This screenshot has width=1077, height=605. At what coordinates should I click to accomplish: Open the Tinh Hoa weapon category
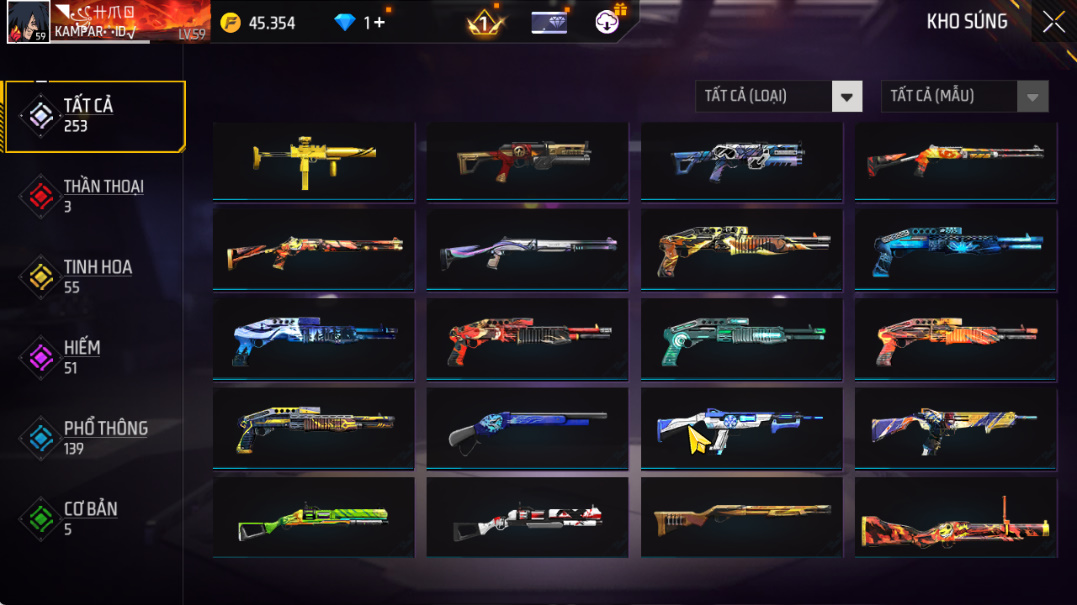95,277
